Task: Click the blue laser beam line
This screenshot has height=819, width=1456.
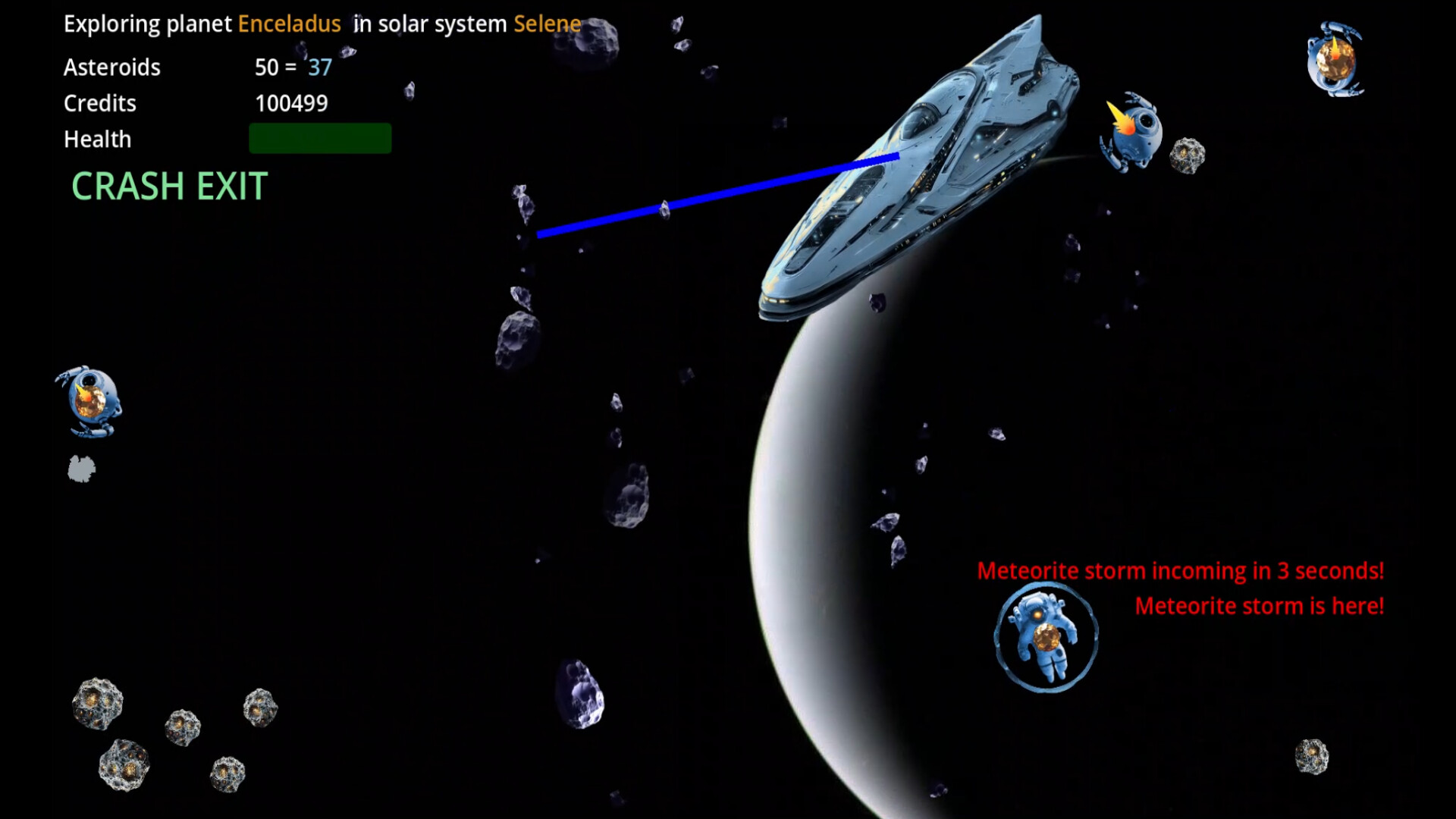Action: (720, 197)
